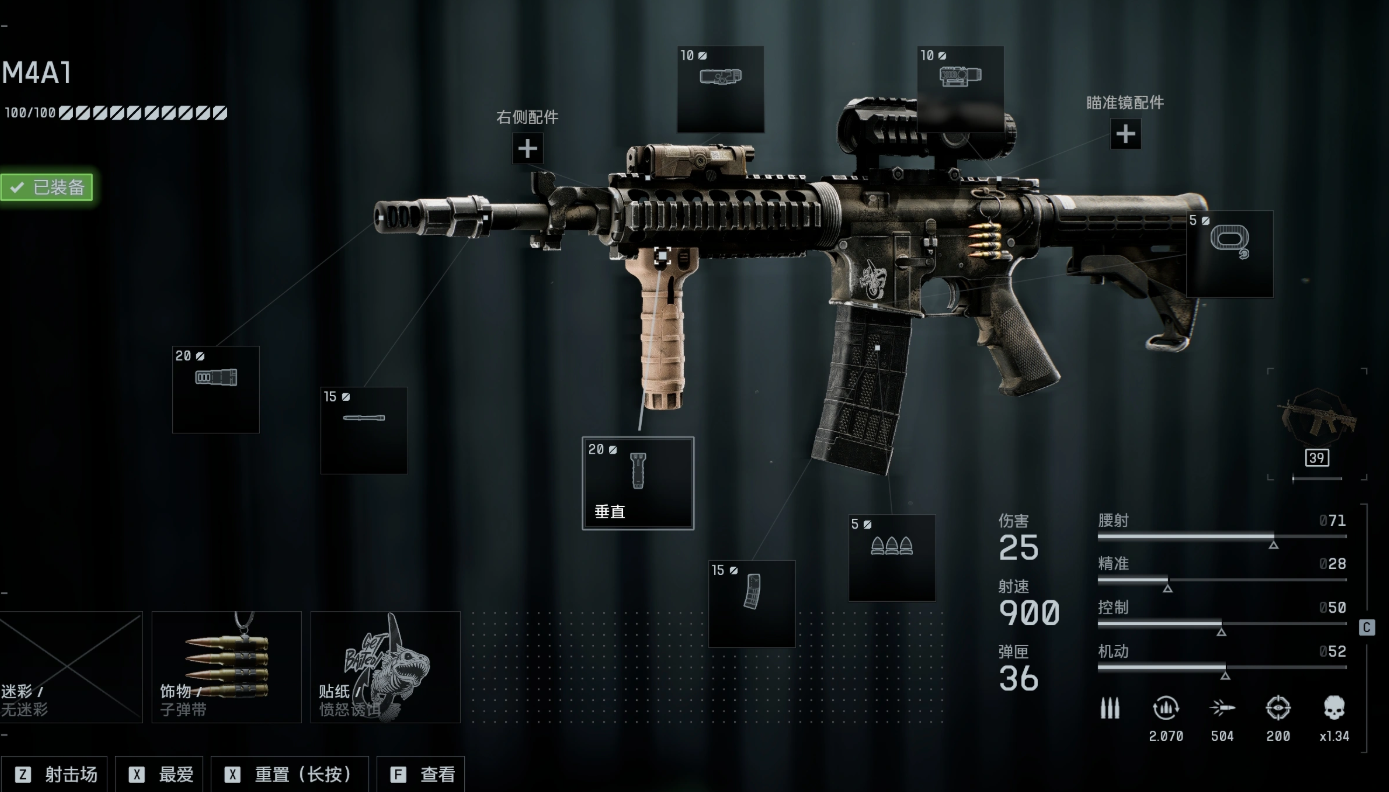Mark weapon as favorite 最爱
This screenshot has width=1389, height=792.
pyautogui.click(x=160, y=774)
